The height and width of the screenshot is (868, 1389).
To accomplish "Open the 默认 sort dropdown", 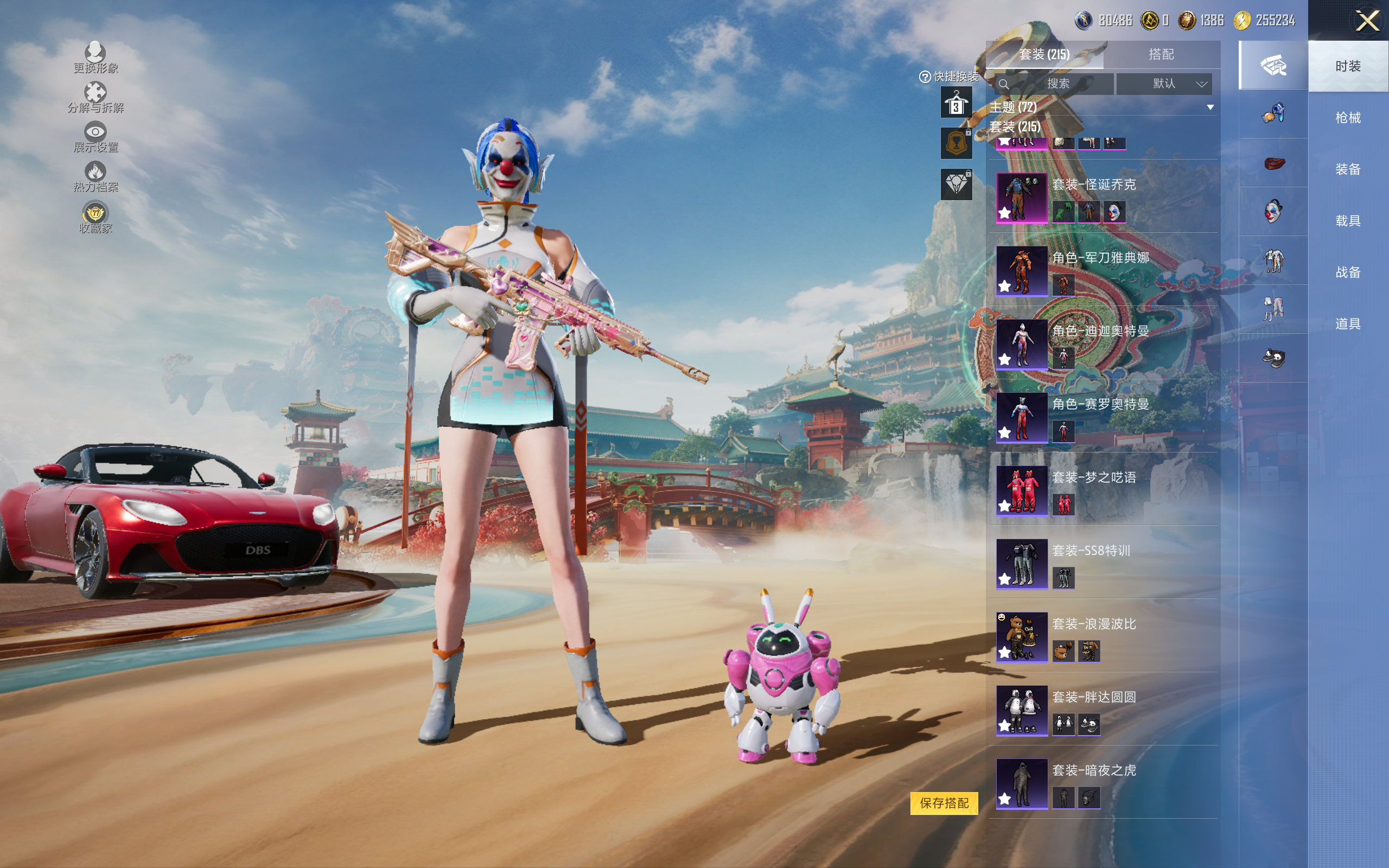I will (1164, 84).
